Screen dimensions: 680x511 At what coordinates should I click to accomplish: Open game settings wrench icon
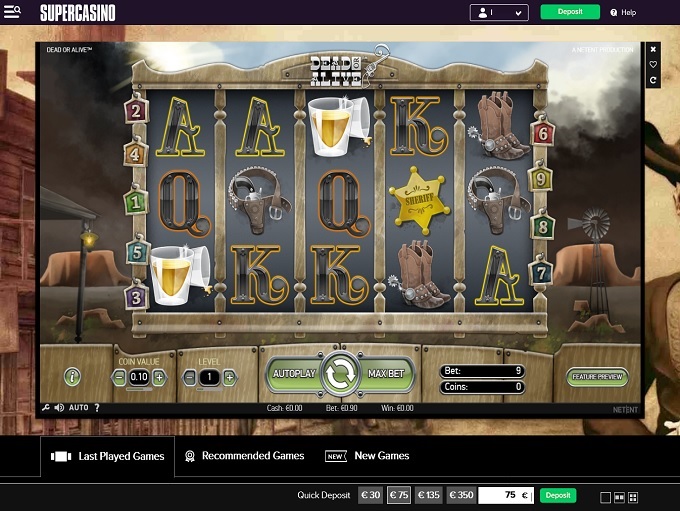46,408
